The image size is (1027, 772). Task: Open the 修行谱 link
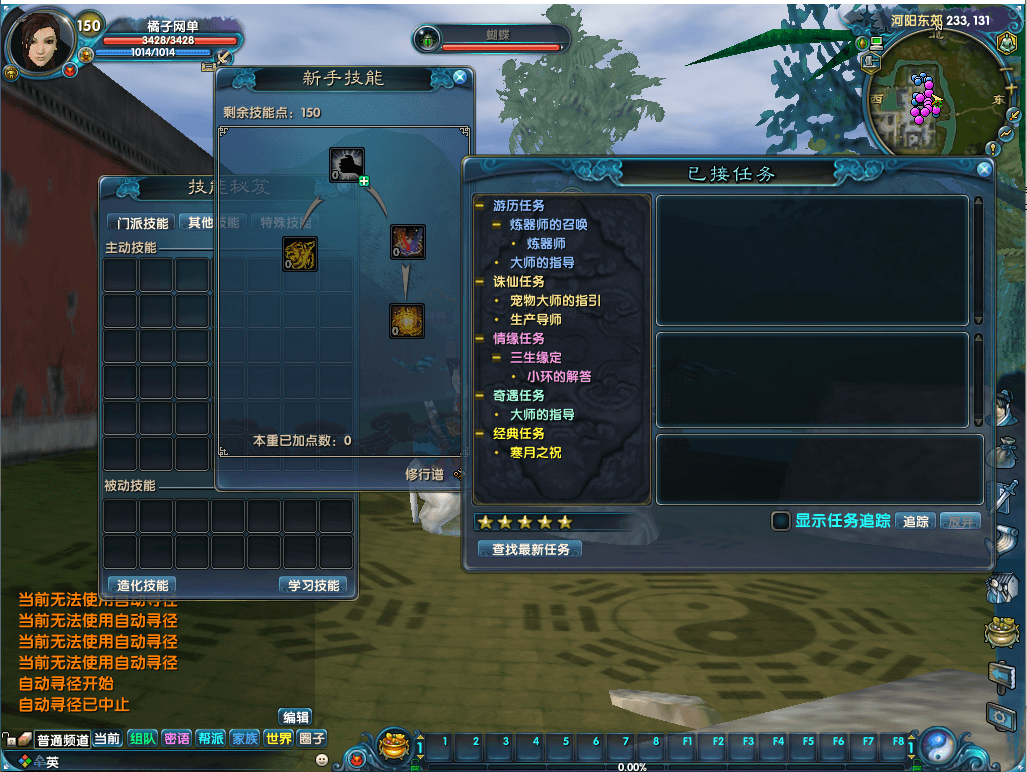point(424,474)
